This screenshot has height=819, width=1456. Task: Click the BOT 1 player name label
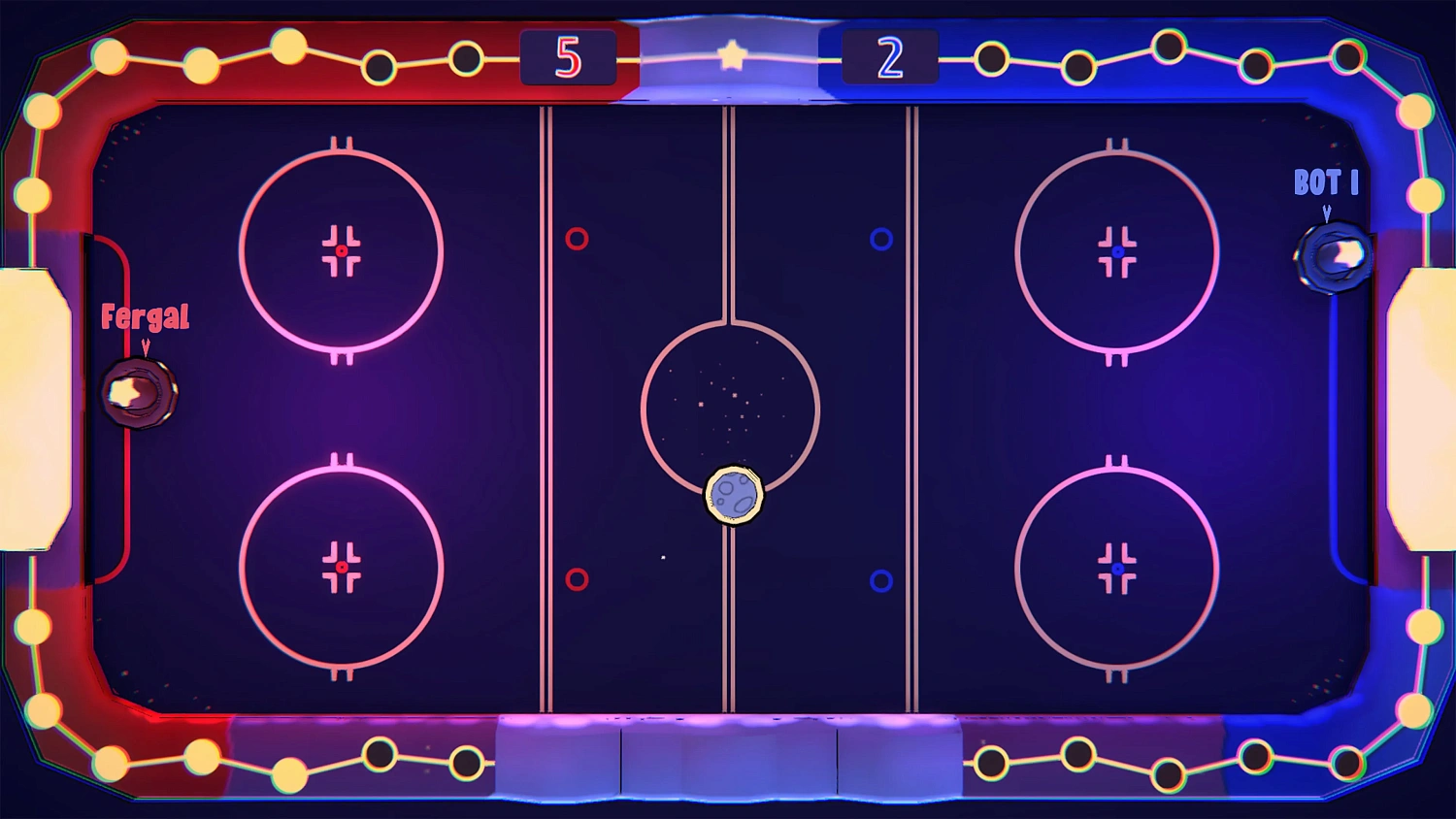pyautogui.click(x=1326, y=182)
